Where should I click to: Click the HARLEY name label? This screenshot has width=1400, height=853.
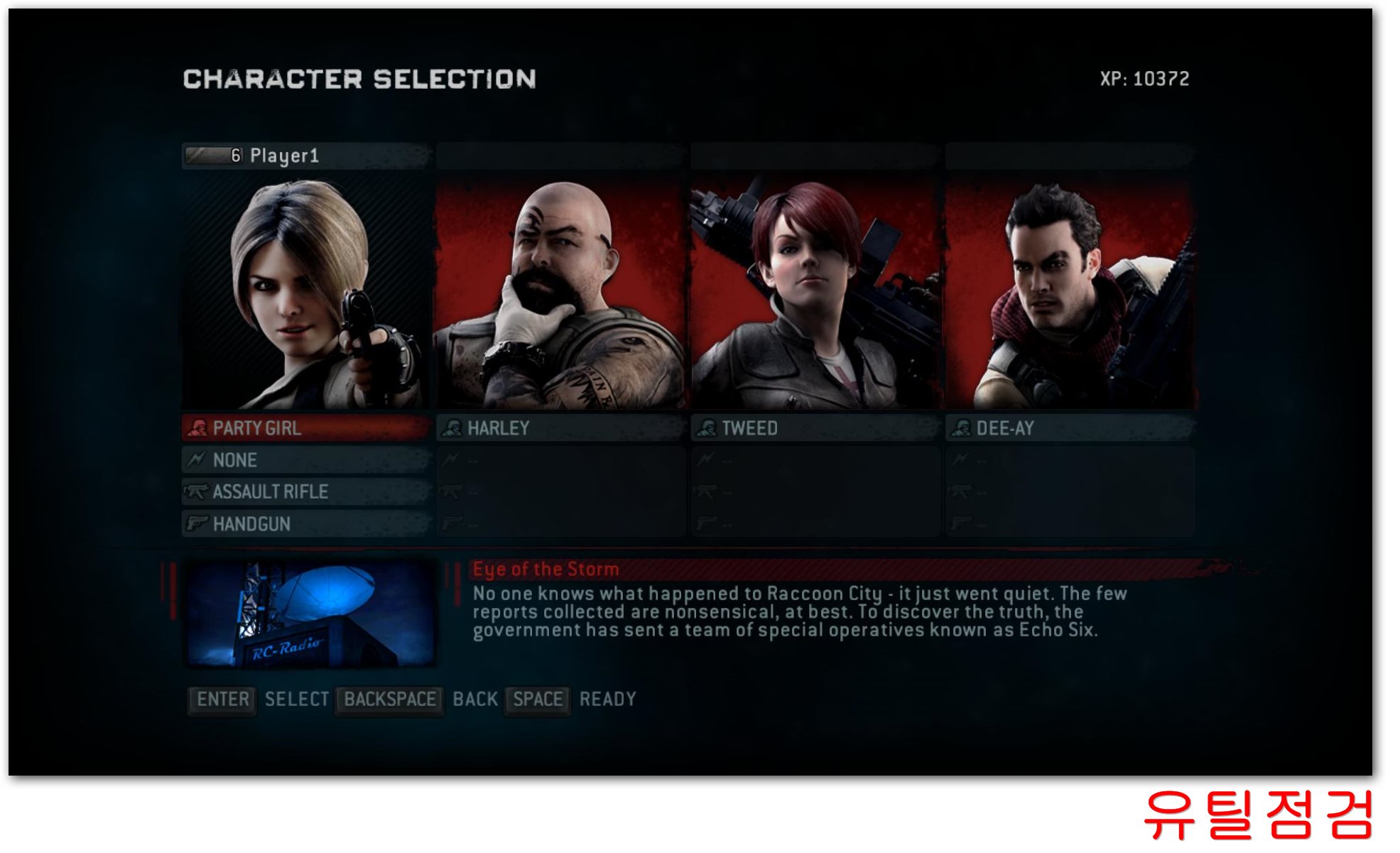tap(560, 428)
